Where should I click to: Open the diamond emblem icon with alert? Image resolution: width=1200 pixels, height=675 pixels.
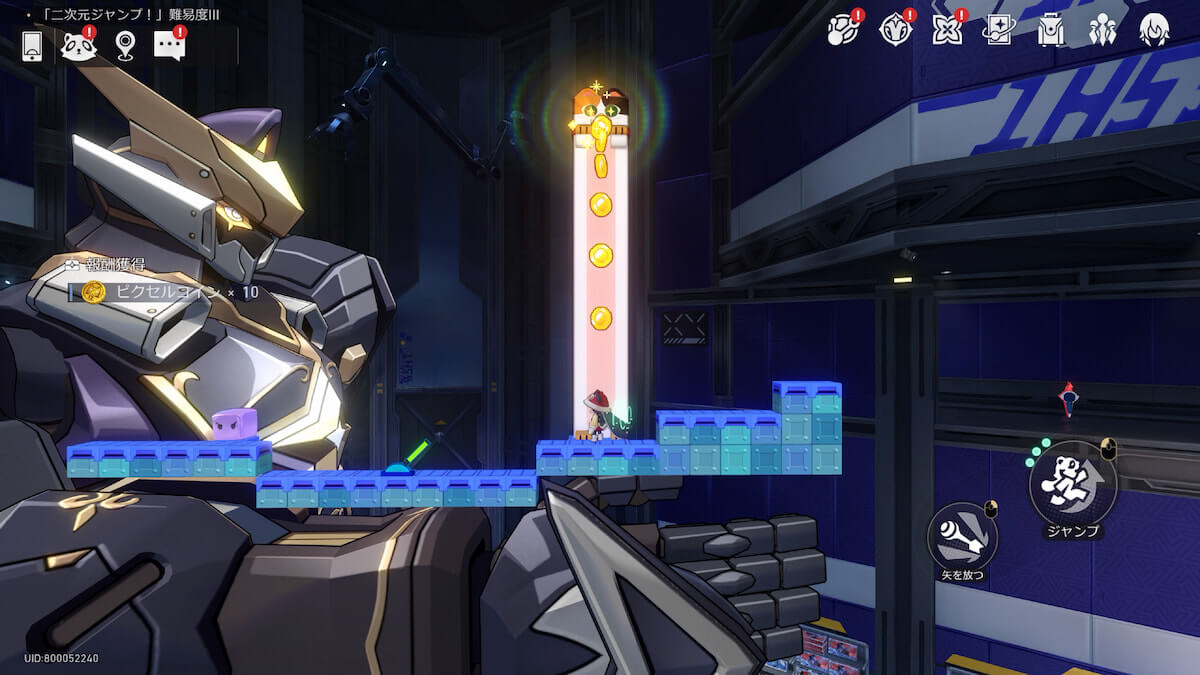895,31
